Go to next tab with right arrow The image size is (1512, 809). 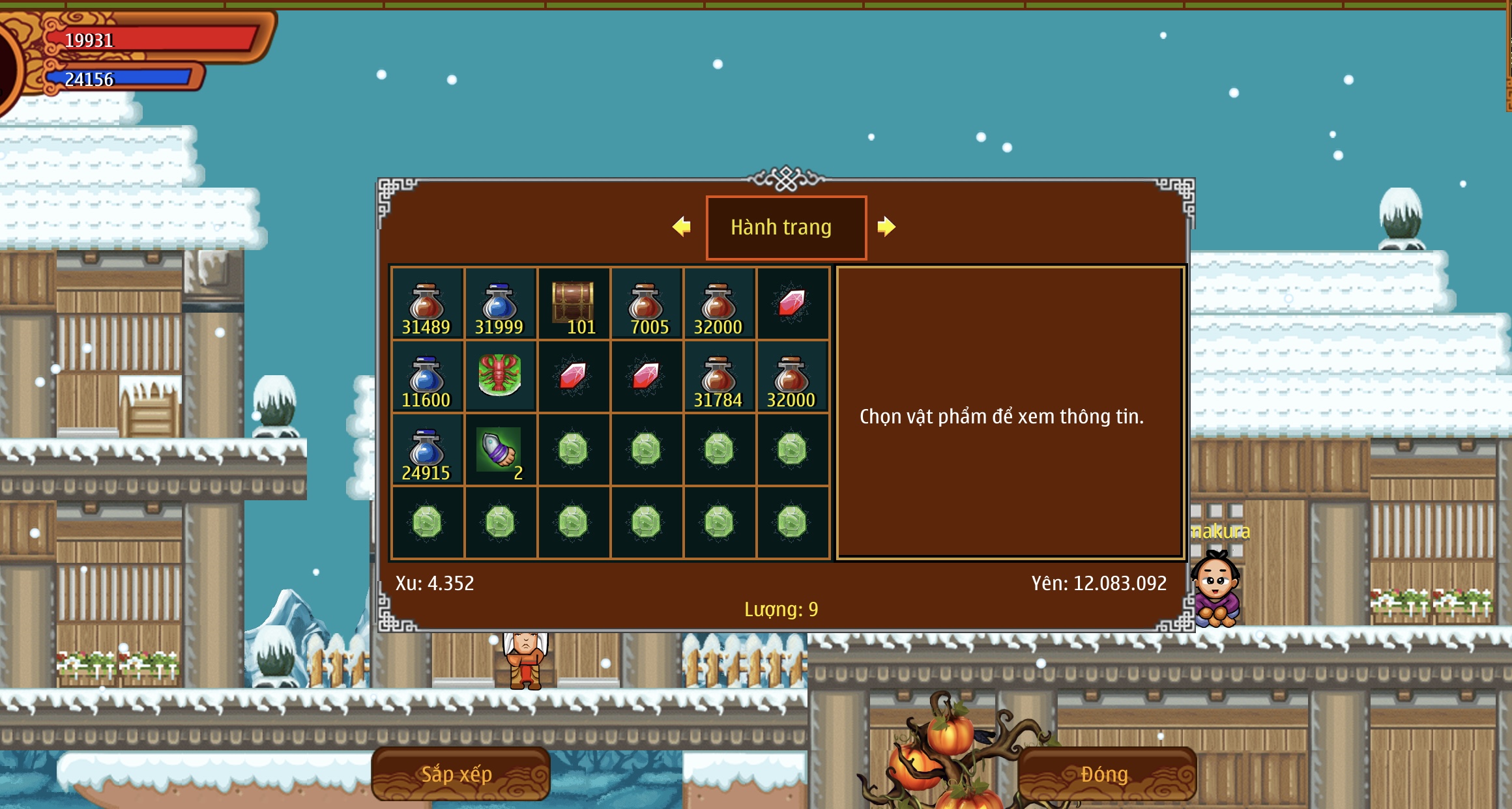[x=886, y=227]
